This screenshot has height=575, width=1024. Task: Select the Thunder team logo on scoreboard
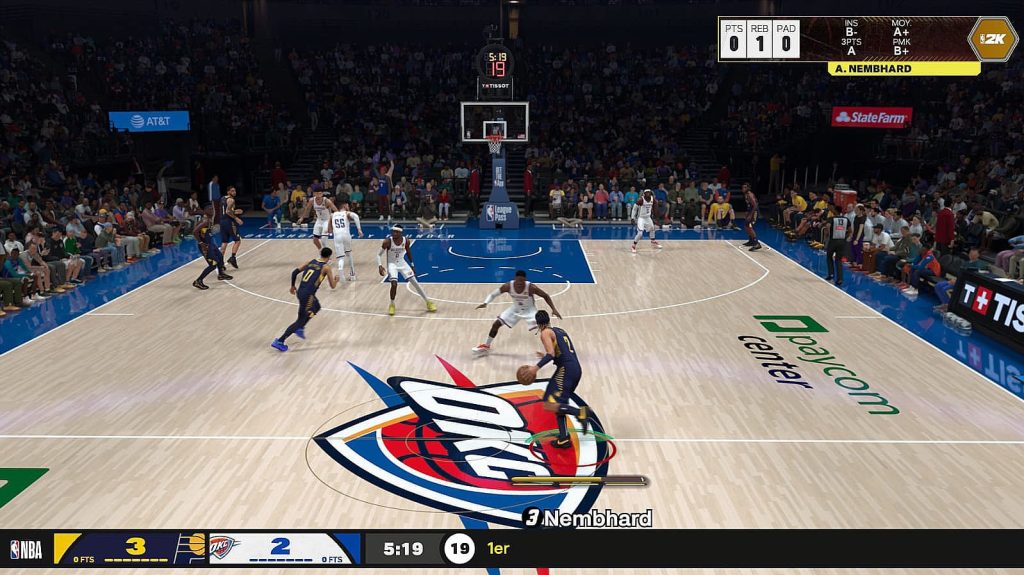click(223, 548)
